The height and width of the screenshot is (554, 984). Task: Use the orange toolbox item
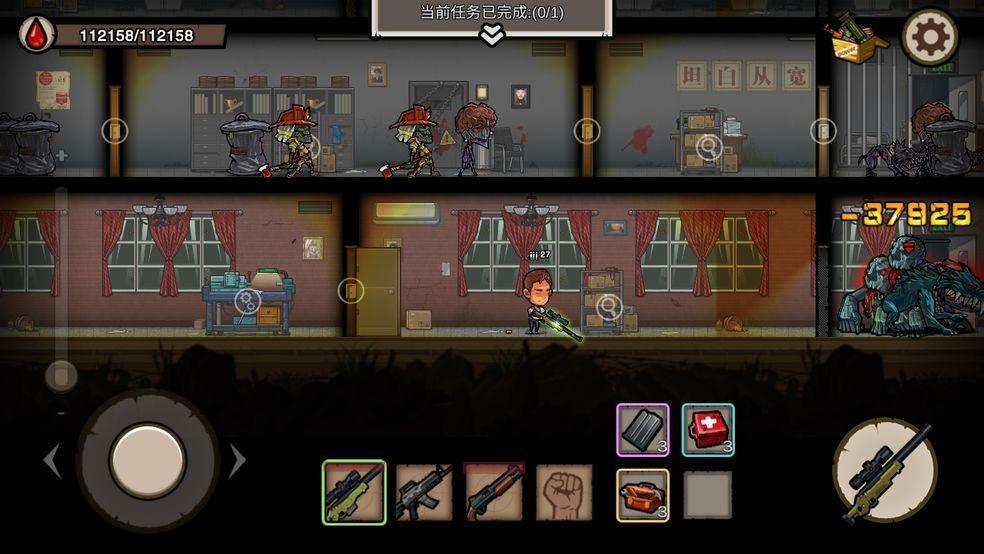point(642,495)
